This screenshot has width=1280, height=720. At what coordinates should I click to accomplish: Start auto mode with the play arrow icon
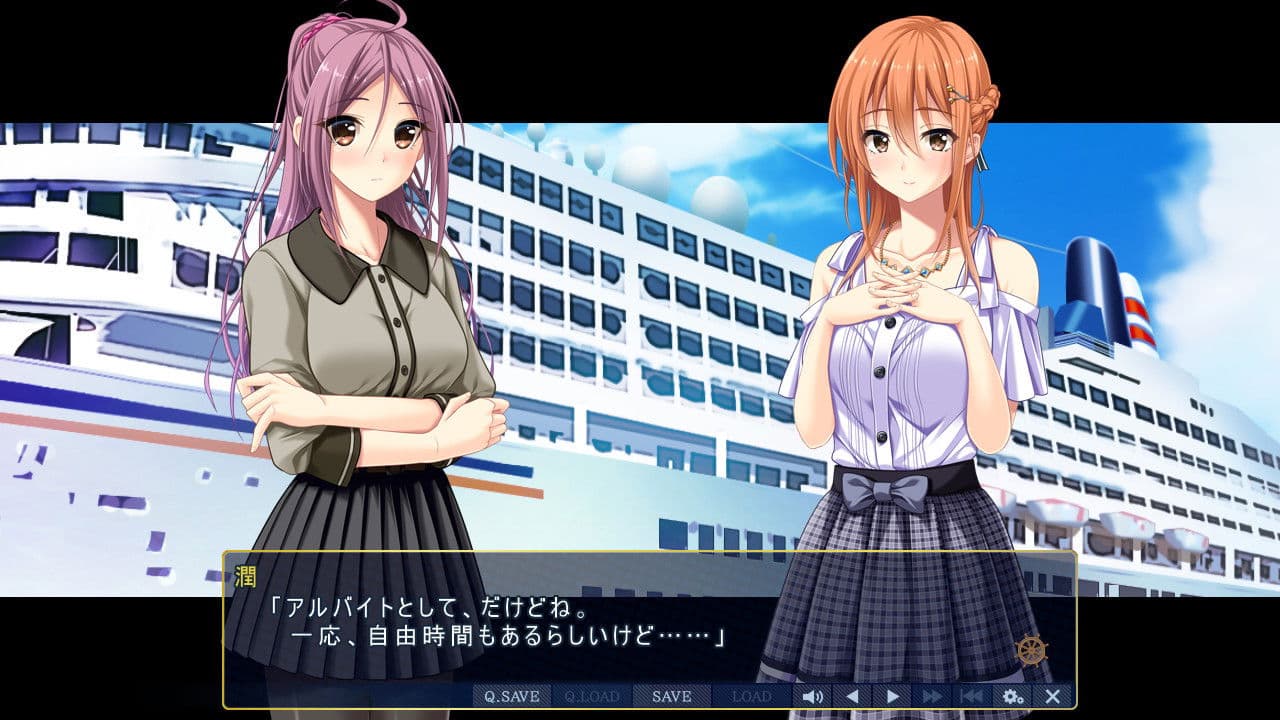click(891, 698)
